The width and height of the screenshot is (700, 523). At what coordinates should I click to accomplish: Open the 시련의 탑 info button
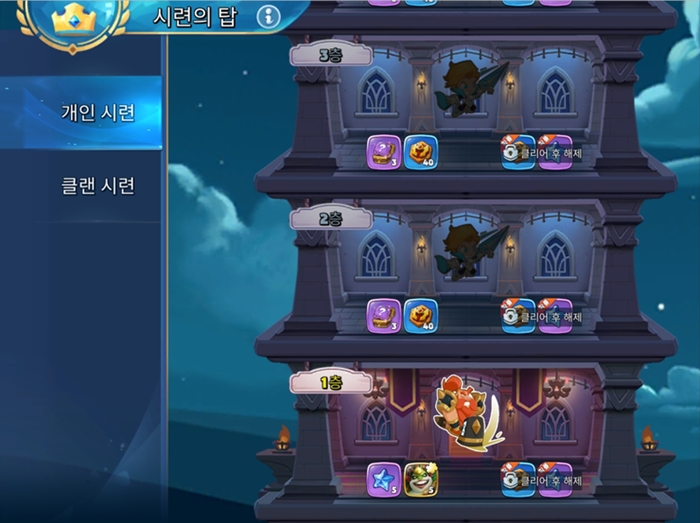[267, 16]
